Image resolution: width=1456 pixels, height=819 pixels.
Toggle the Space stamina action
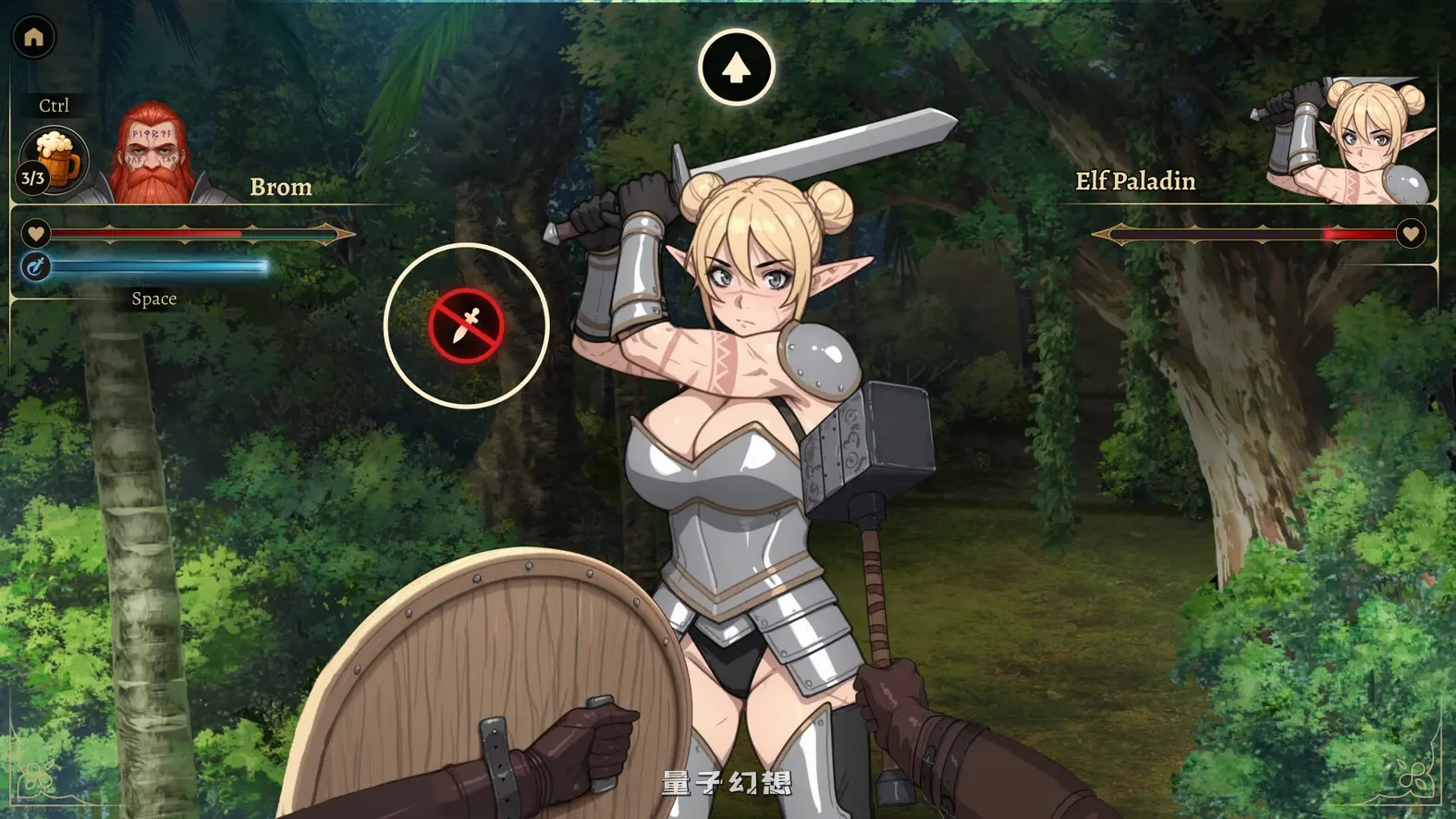point(153,299)
